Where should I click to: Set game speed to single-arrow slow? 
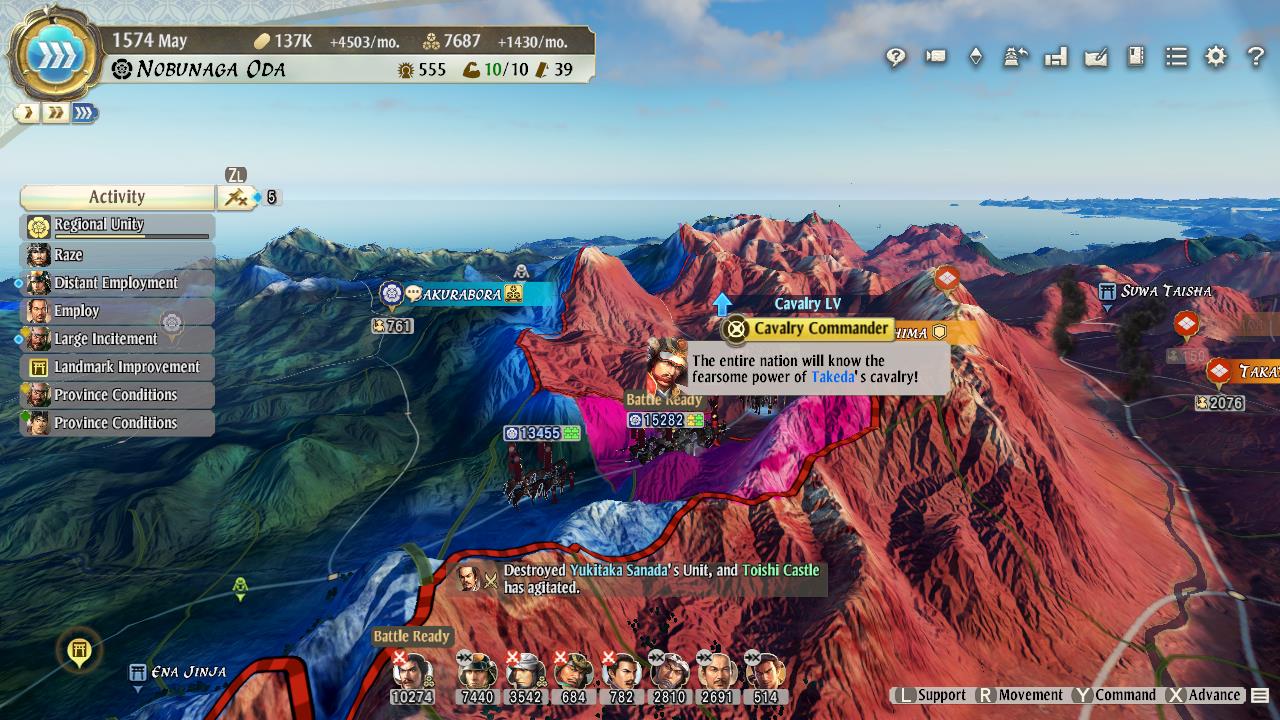pos(27,113)
